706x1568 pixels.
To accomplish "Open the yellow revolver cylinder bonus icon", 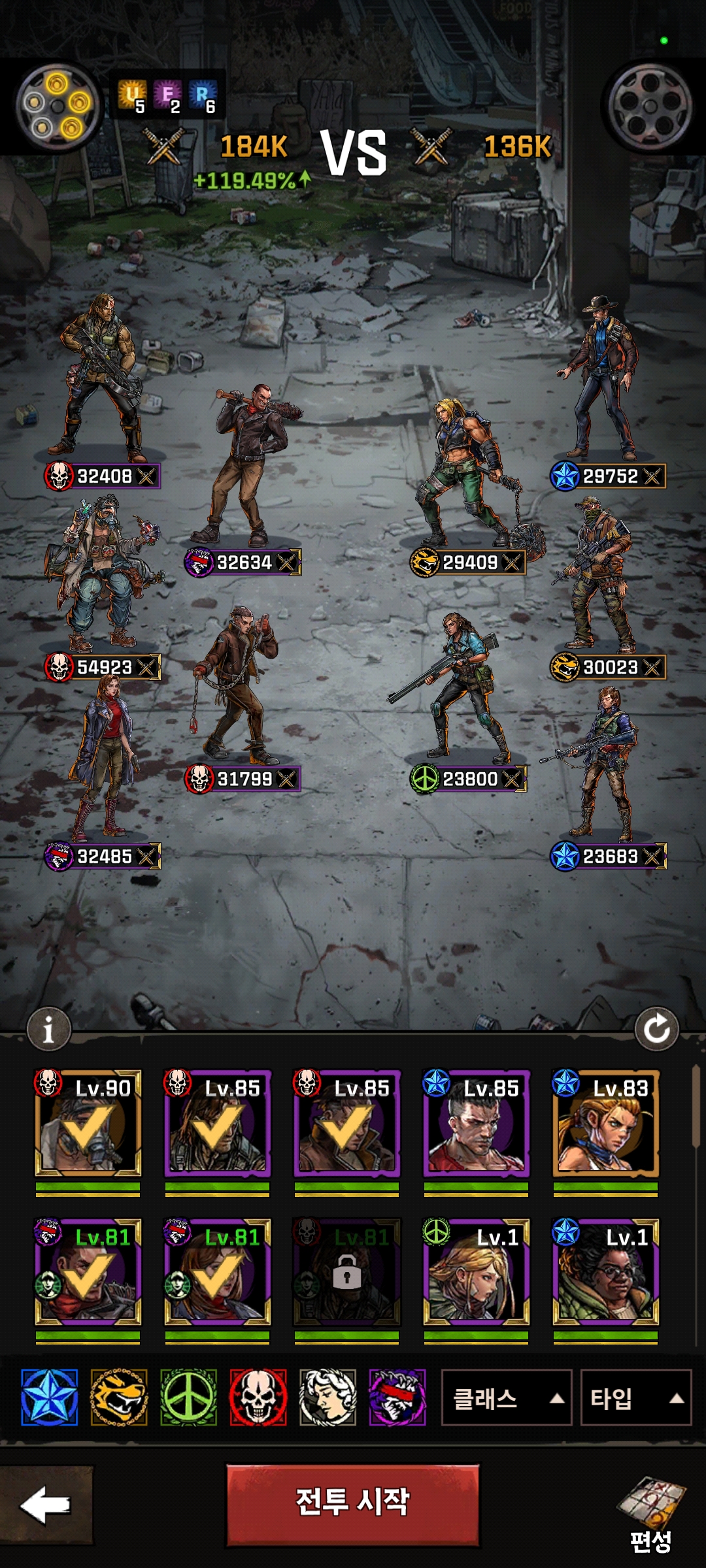I will tap(58, 105).
